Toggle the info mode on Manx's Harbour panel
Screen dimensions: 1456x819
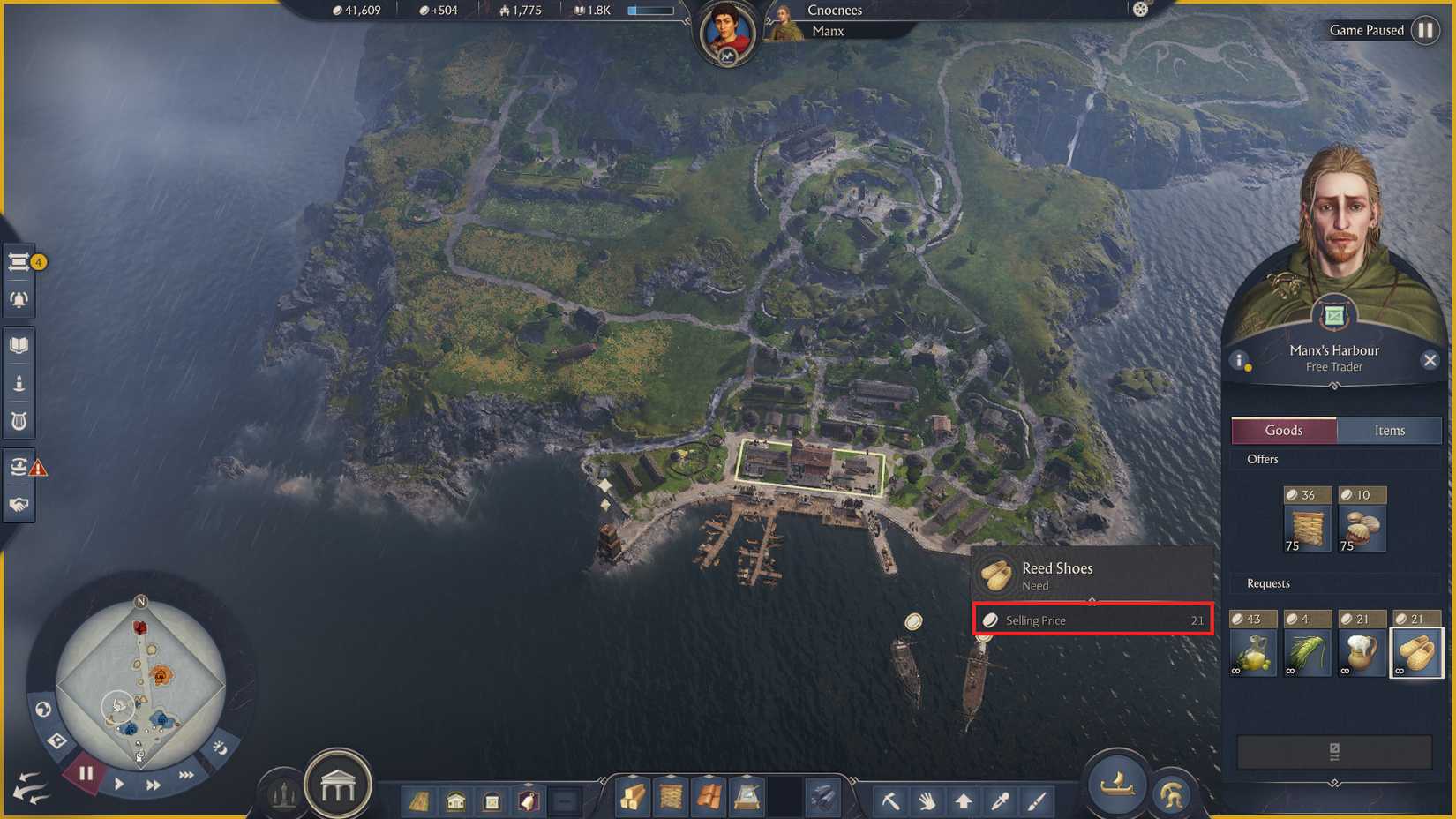[1241, 360]
